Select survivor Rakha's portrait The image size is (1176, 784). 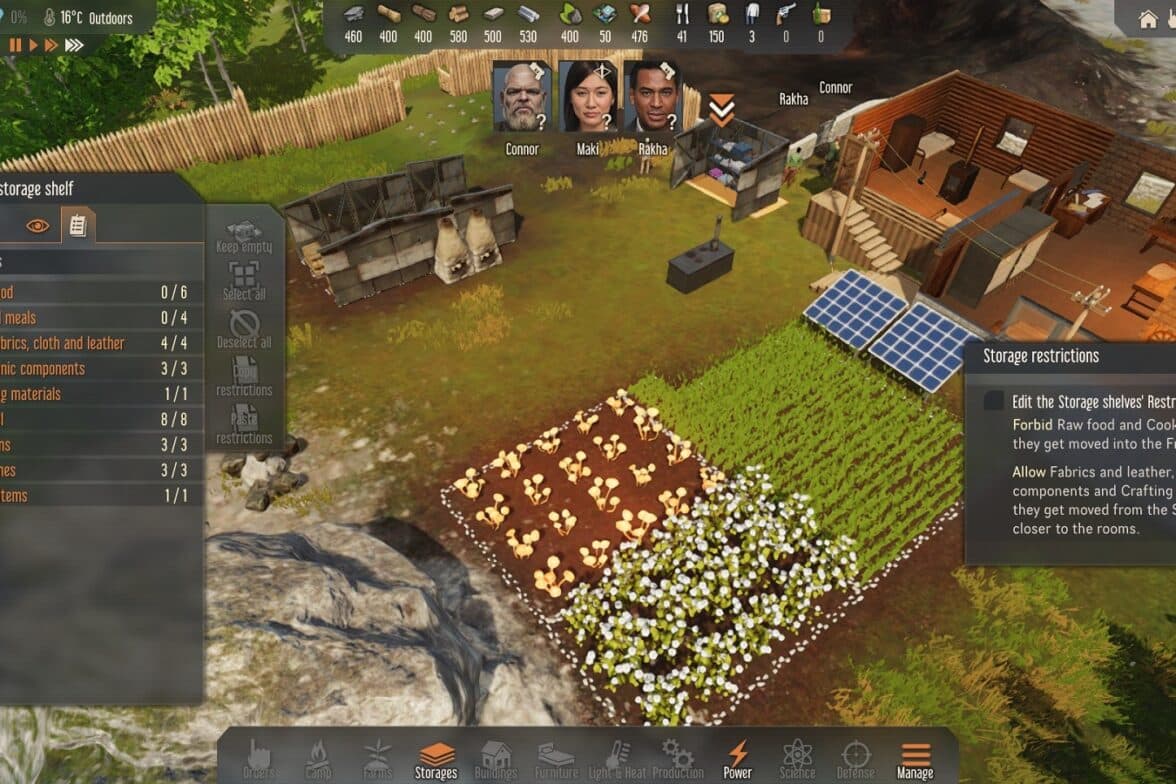click(x=652, y=97)
